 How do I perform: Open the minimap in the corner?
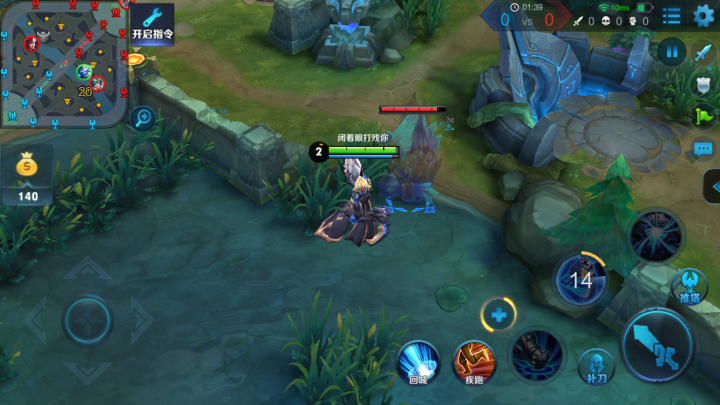pos(62,62)
